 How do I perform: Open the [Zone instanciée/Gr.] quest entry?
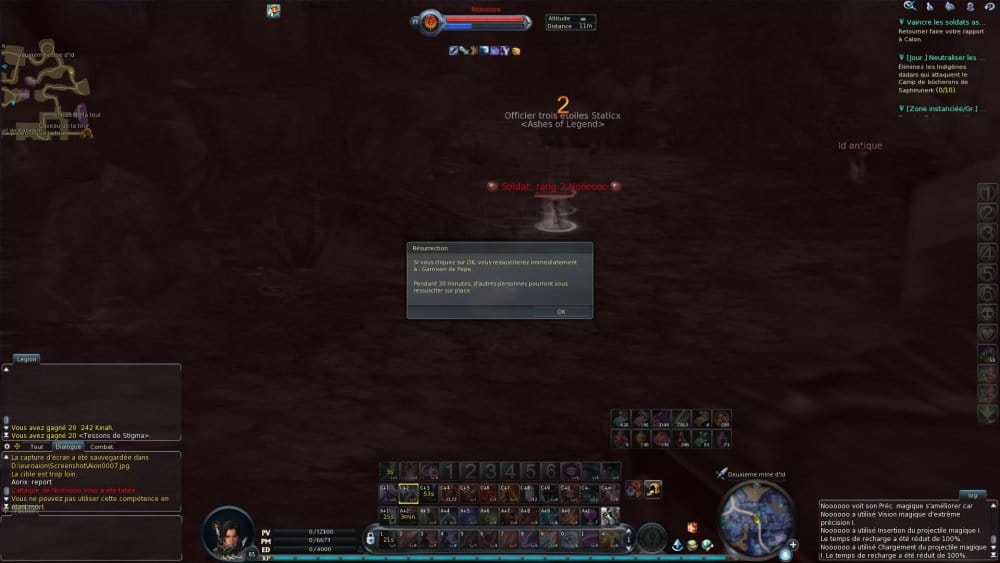point(945,107)
